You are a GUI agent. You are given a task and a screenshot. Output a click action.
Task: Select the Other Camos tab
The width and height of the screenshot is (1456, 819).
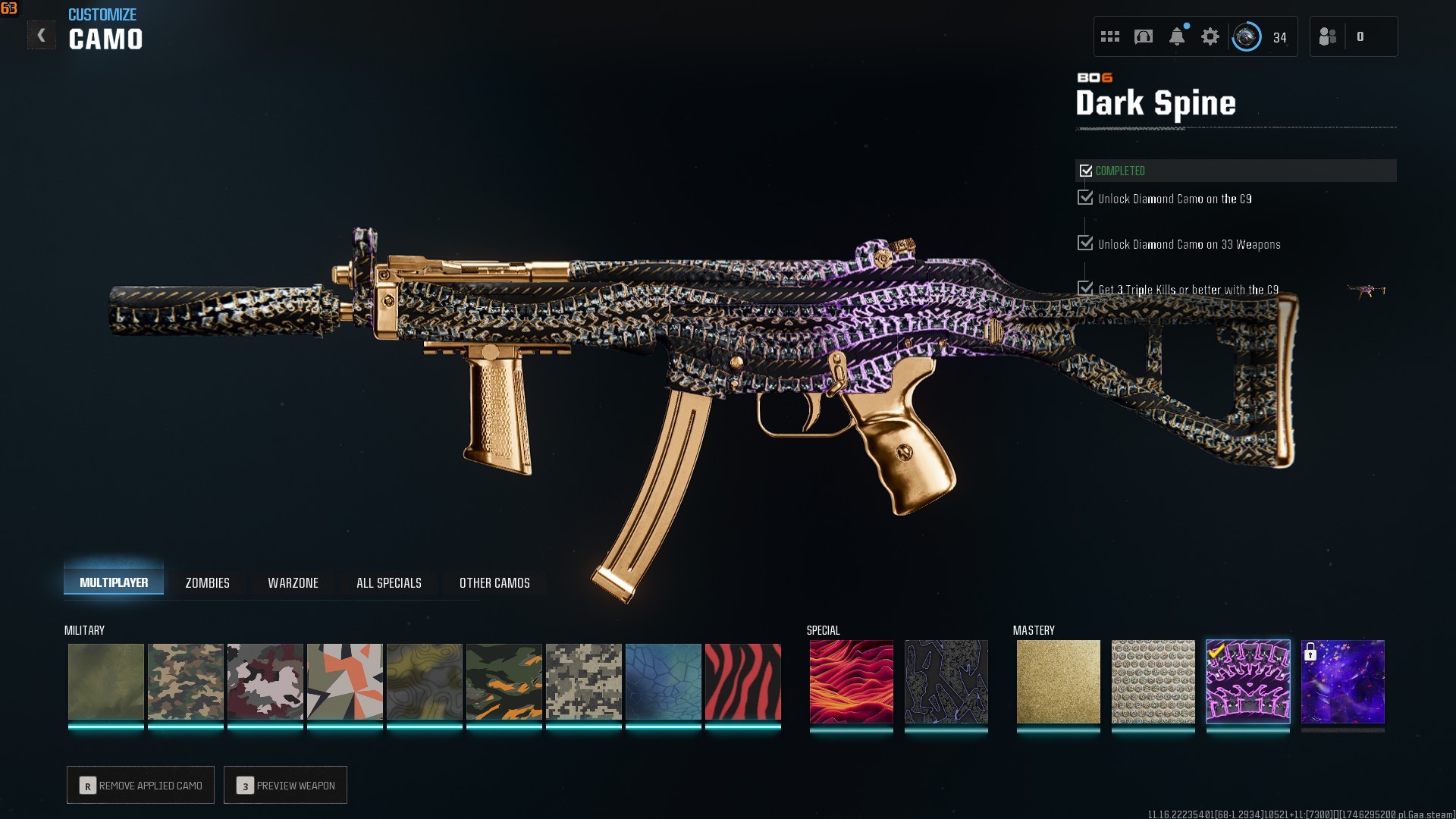494,582
